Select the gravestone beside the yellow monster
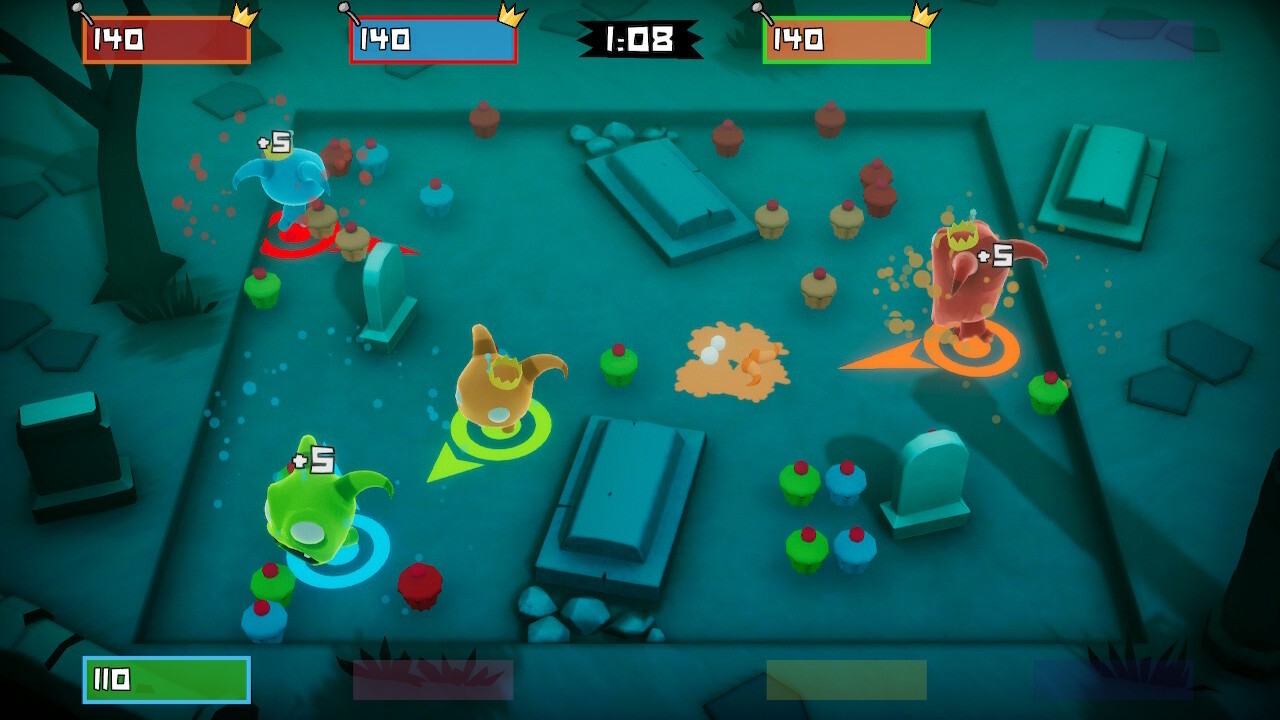1280x720 pixels. click(385, 288)
